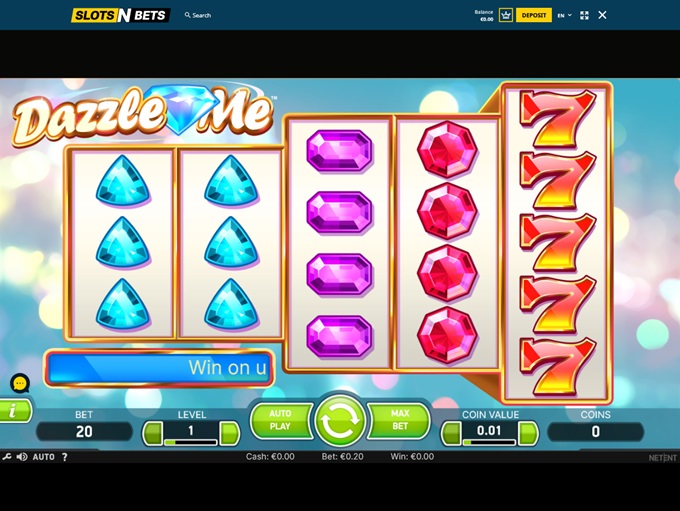Spin the reels with the green button

click(340, 421)
